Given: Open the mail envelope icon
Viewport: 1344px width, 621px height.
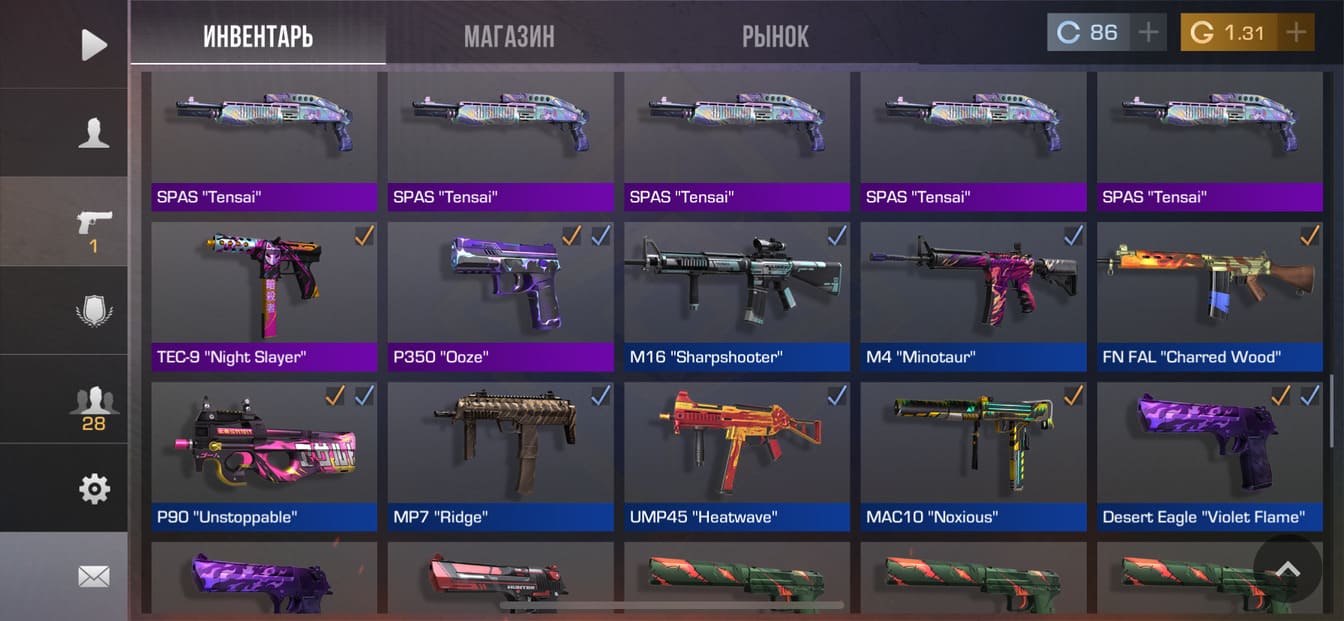Looking at the screenshot, I should coord(93,576).
